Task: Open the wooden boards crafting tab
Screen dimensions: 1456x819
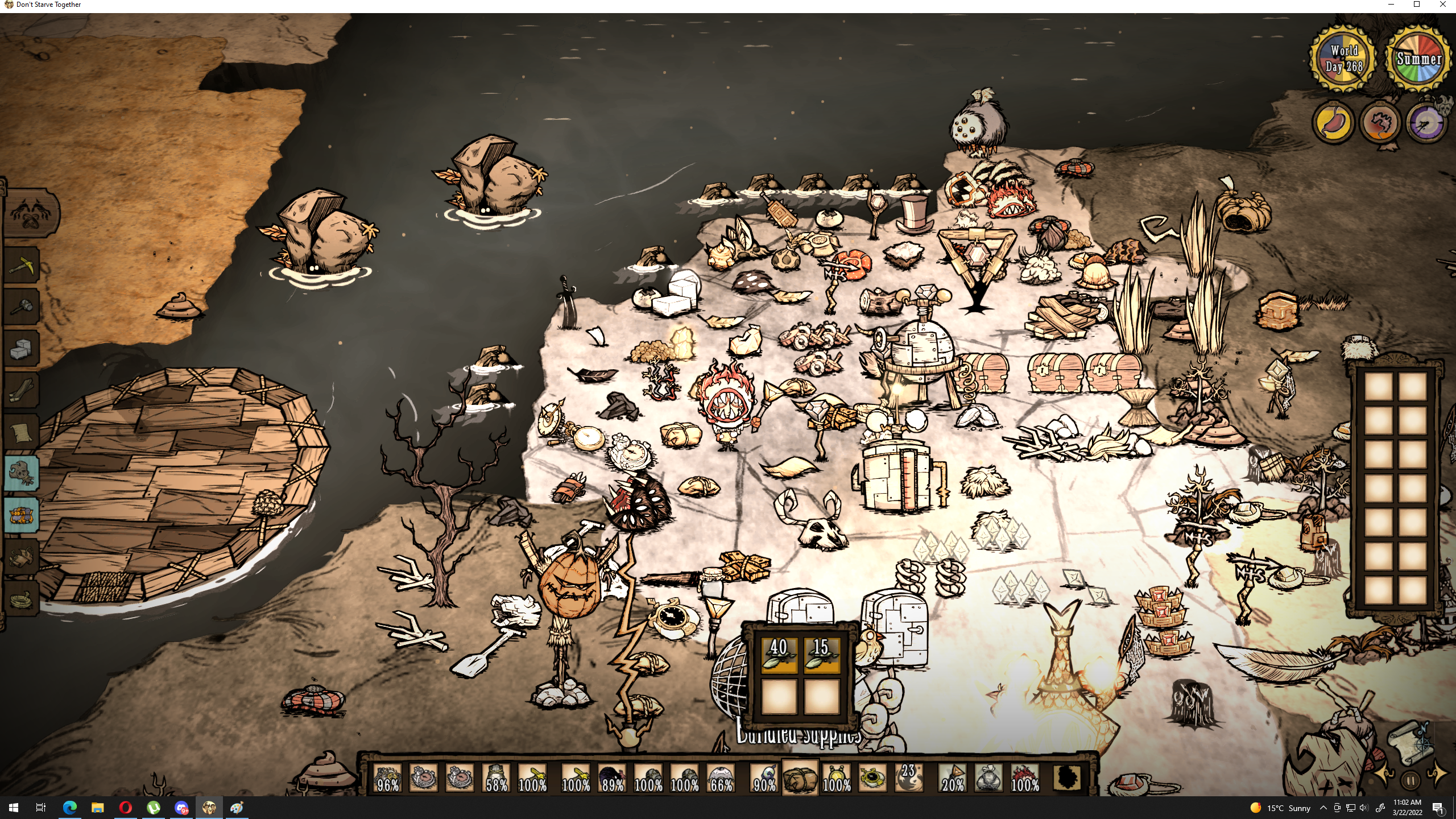Action: [x=22, y=390]
